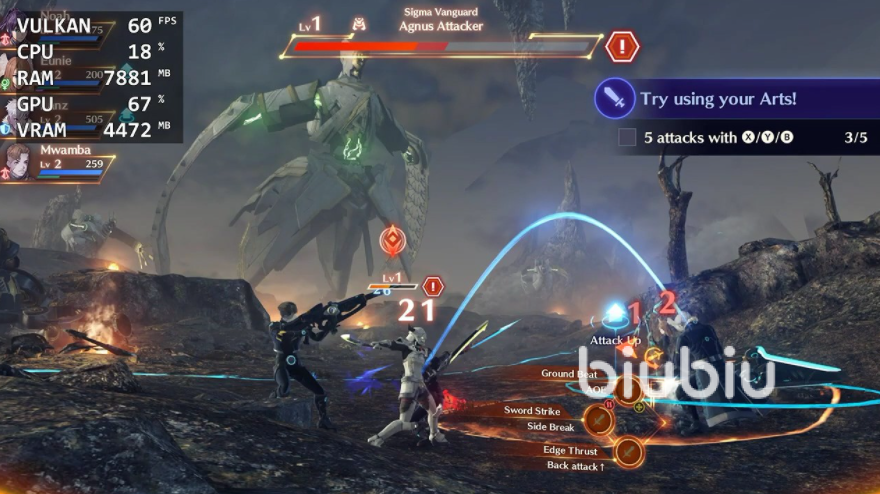
Task: Trigger the Edge Thrust art
Action: [628, 452]
